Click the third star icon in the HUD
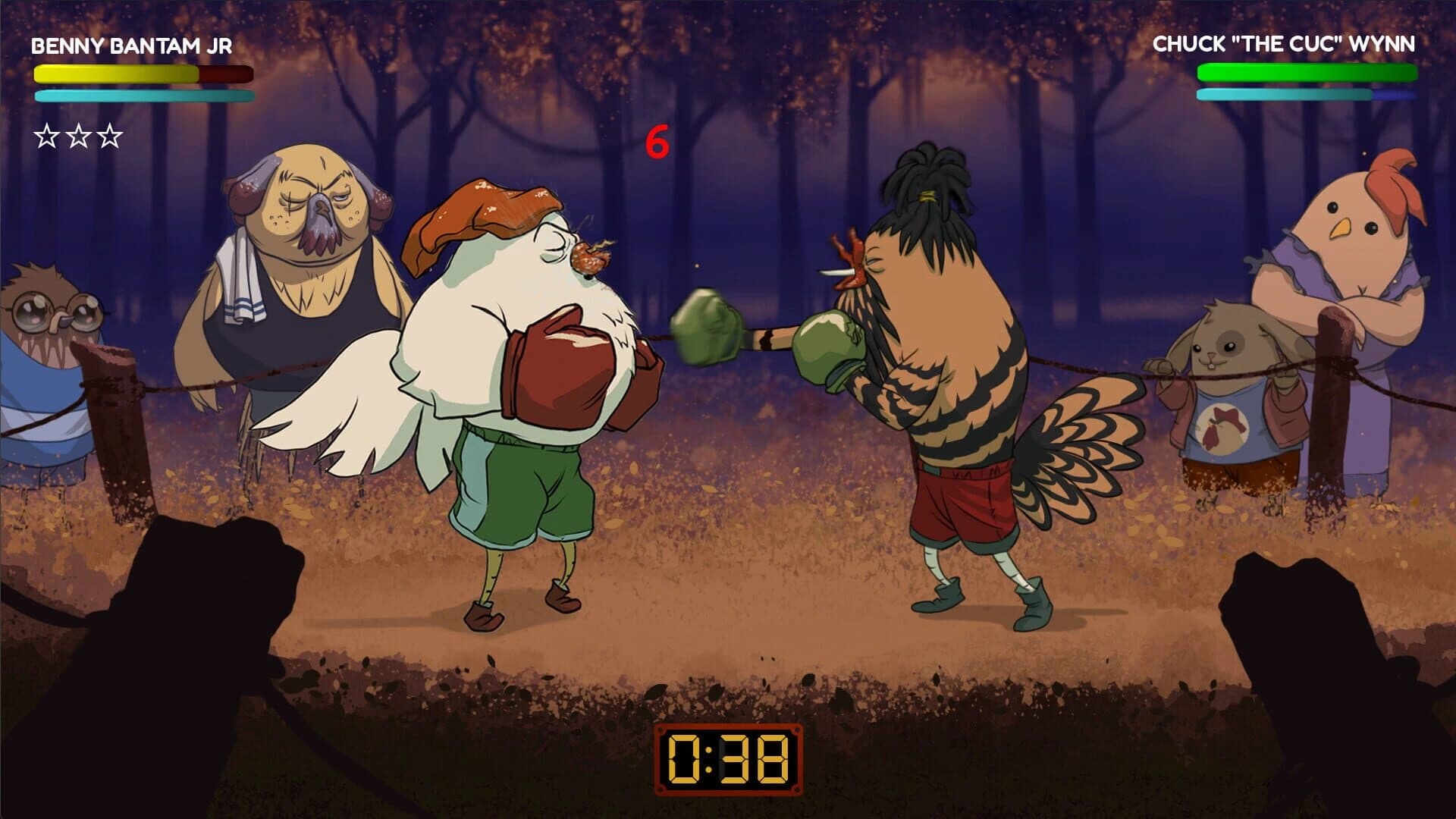The height and width of the screenshot is (819, 1456). coord(111,135)
